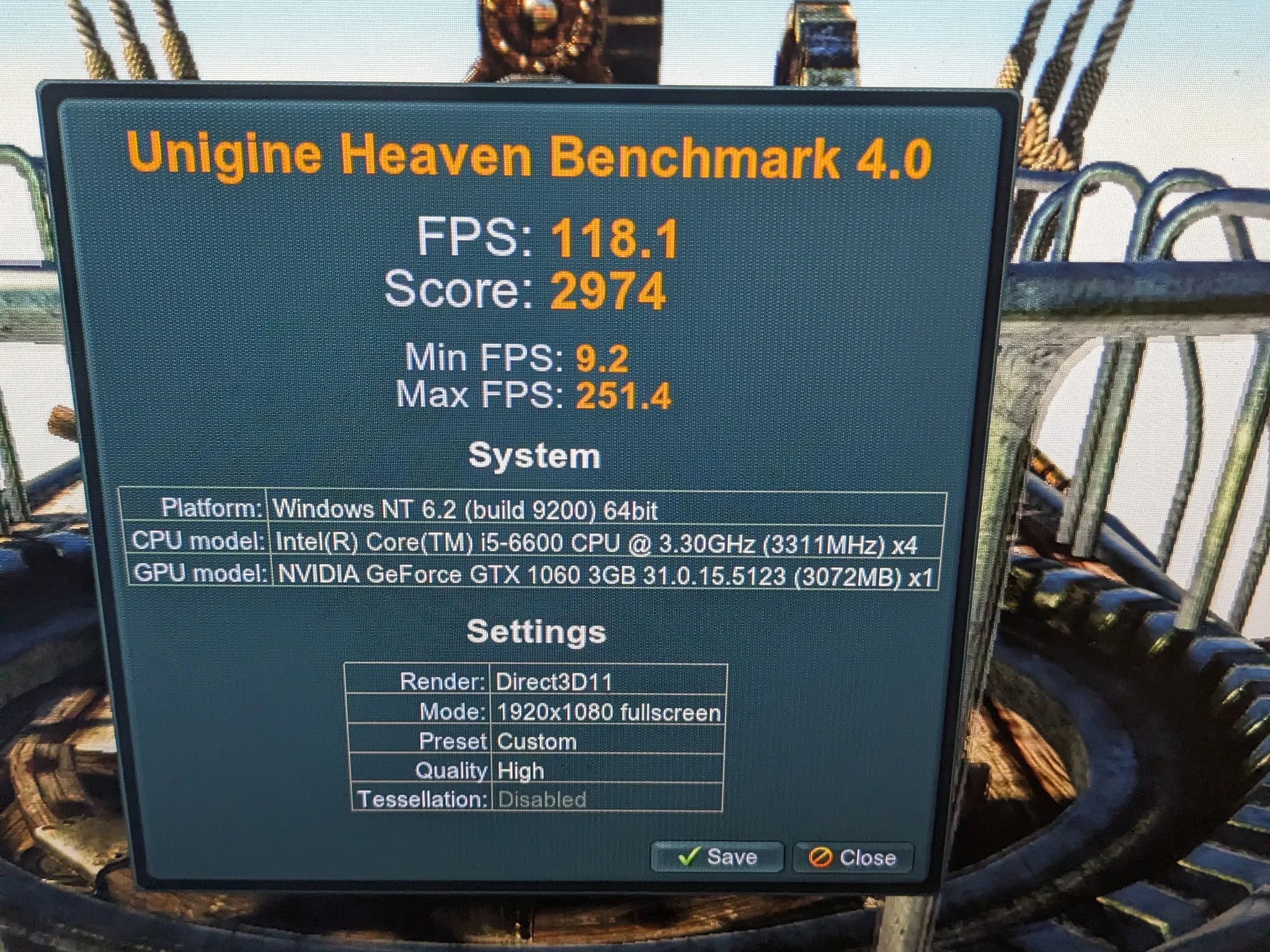The image size is (1270, 952).
Task: Save the benchmark results
Action: (x=717, y=857)
